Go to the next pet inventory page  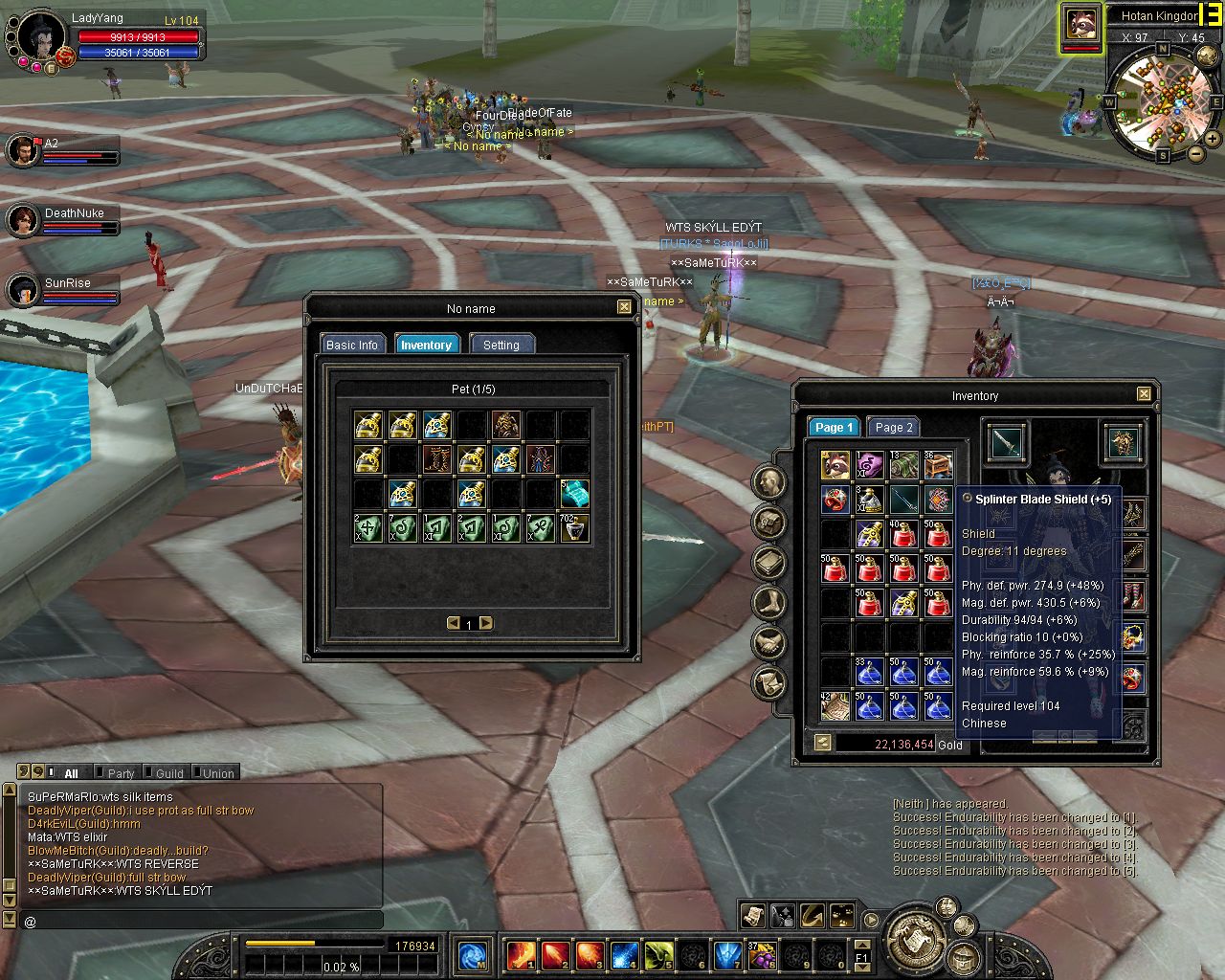point(486,623)
